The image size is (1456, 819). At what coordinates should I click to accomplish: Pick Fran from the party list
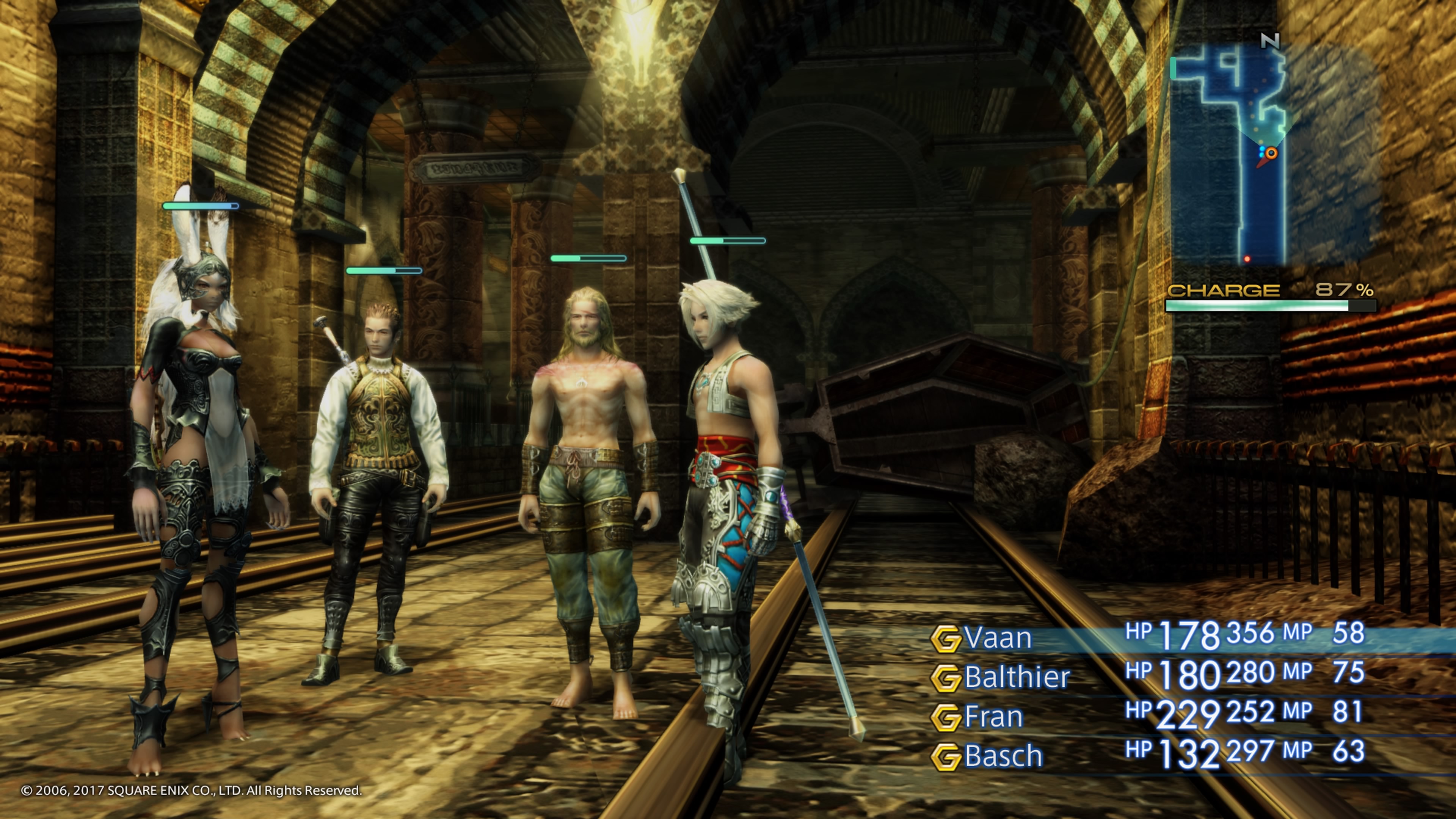994,717
